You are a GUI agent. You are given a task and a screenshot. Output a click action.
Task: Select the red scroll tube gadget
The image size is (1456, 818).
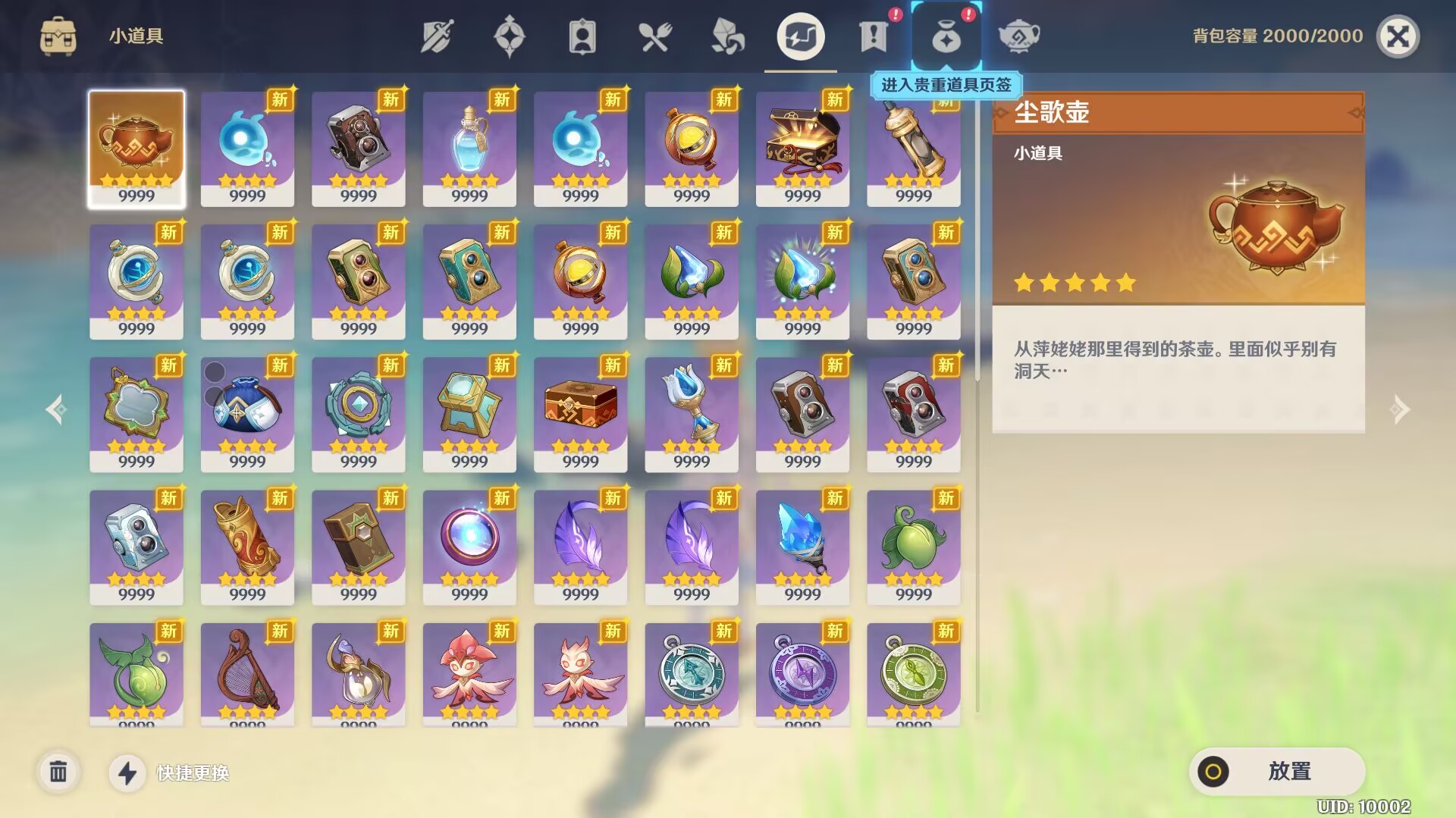coord(247,546)
